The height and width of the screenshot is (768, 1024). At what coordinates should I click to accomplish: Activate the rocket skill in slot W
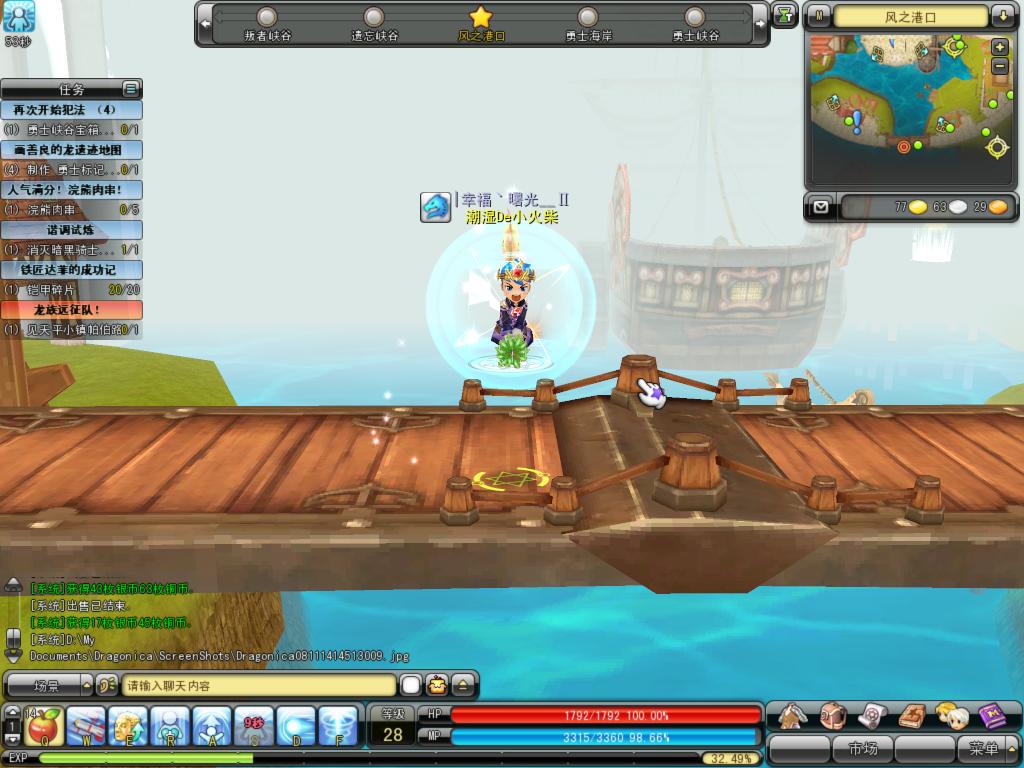86,726
